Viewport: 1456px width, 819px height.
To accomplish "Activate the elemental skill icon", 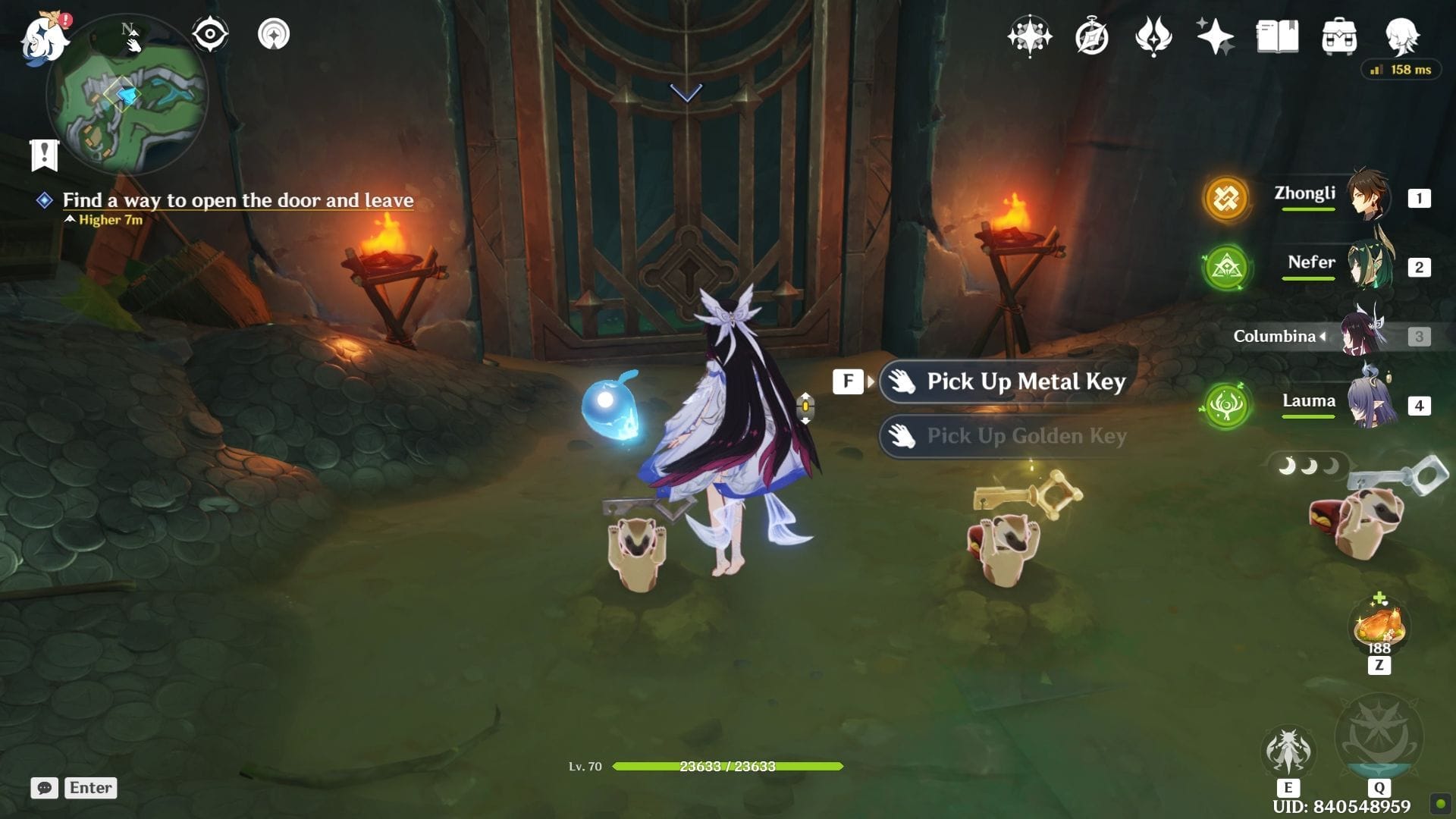I will pos(1288,752).
